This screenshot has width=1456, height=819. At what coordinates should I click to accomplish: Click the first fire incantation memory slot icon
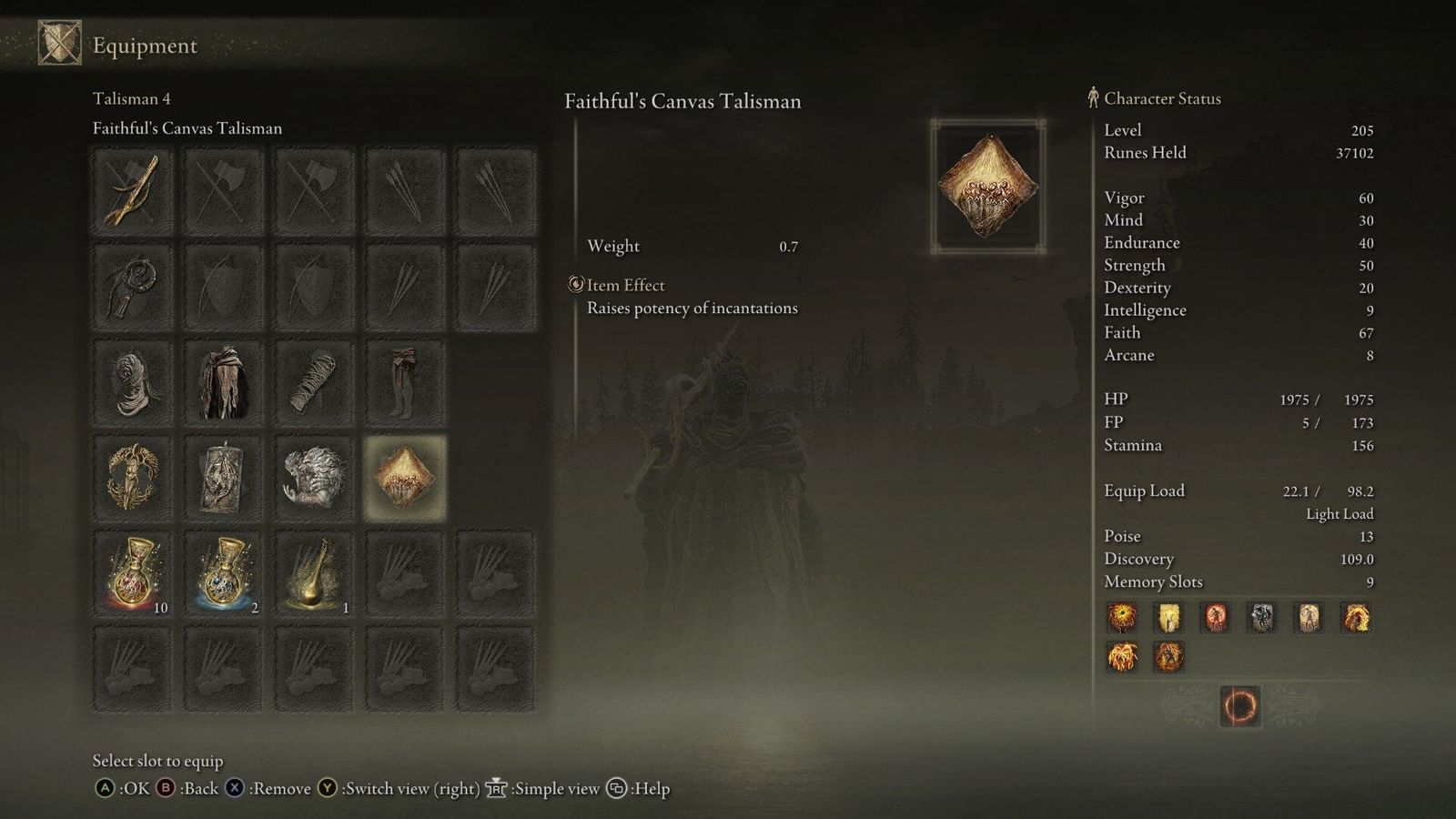click(1124, 618)
